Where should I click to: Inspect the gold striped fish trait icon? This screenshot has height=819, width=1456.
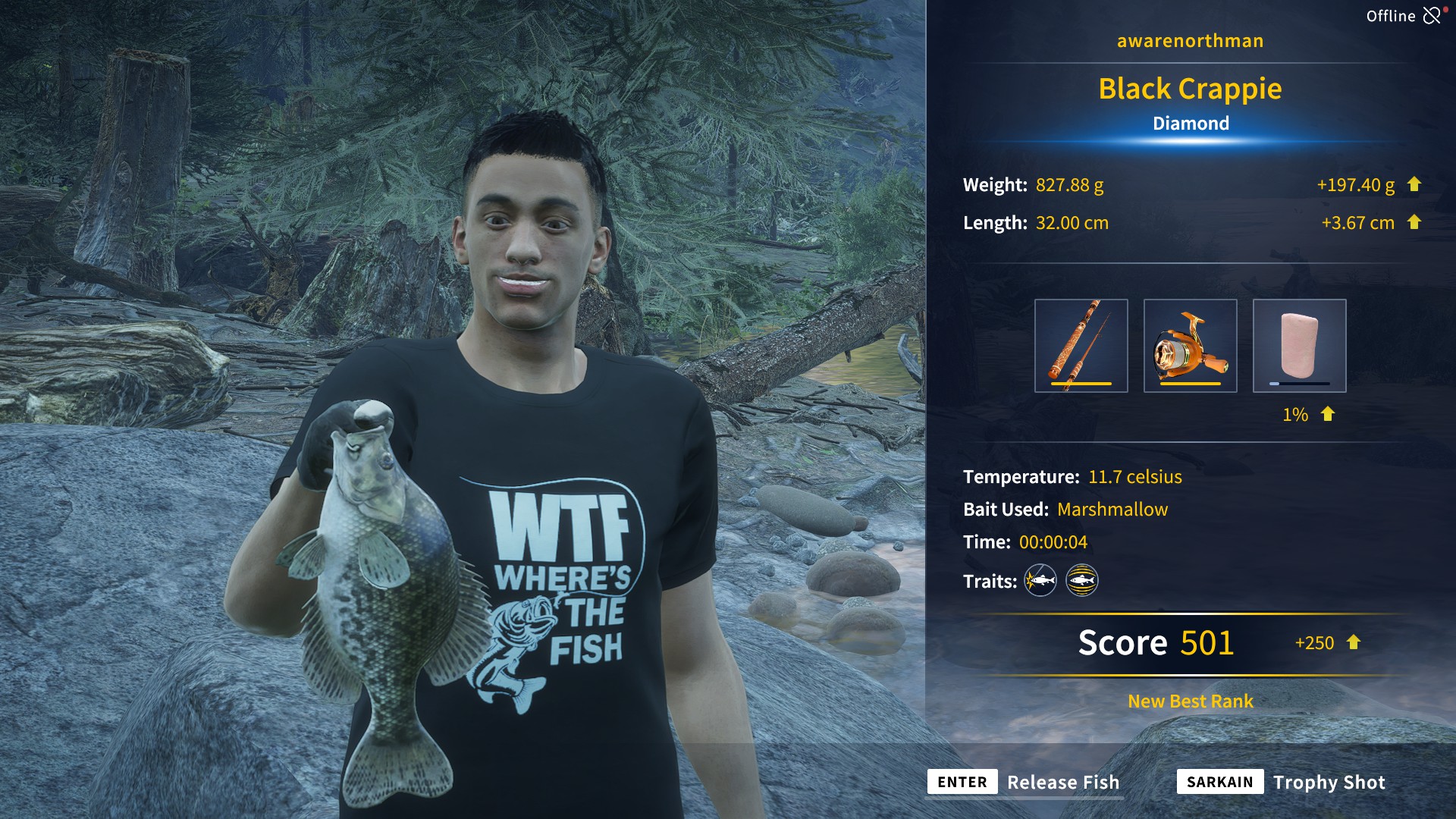tap(1082, 581)
